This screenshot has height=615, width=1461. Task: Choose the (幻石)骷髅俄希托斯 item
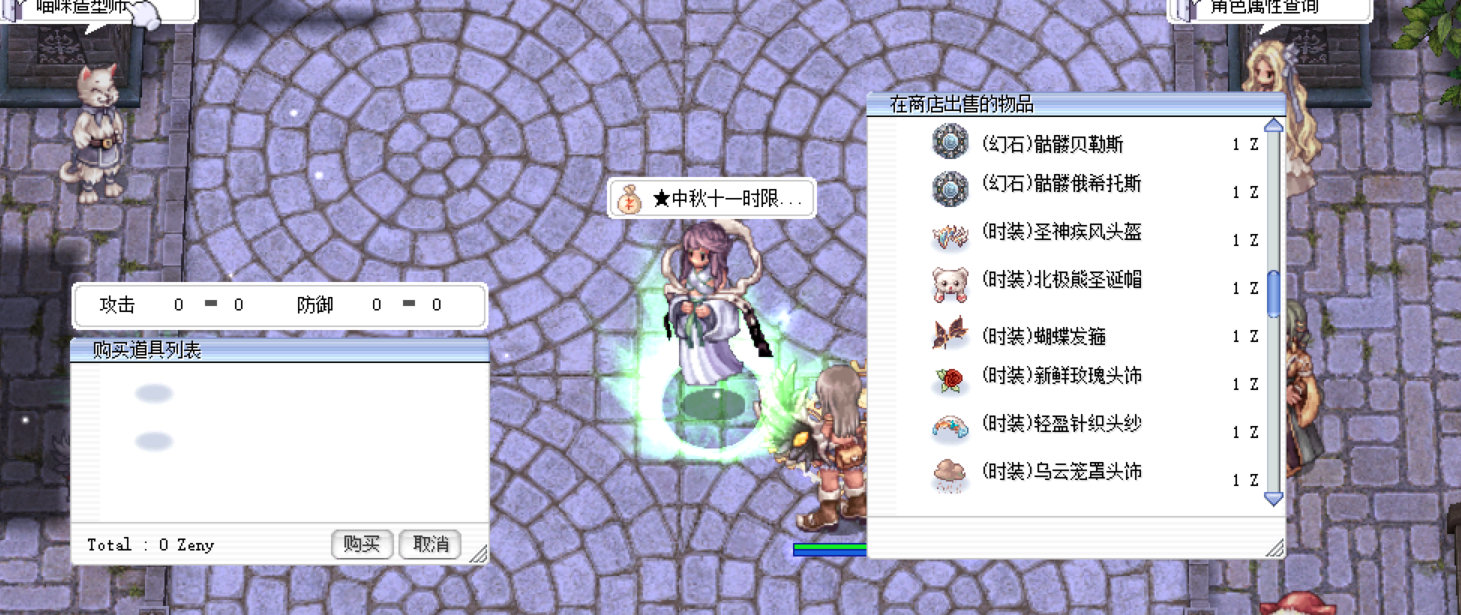point(1060,185)
